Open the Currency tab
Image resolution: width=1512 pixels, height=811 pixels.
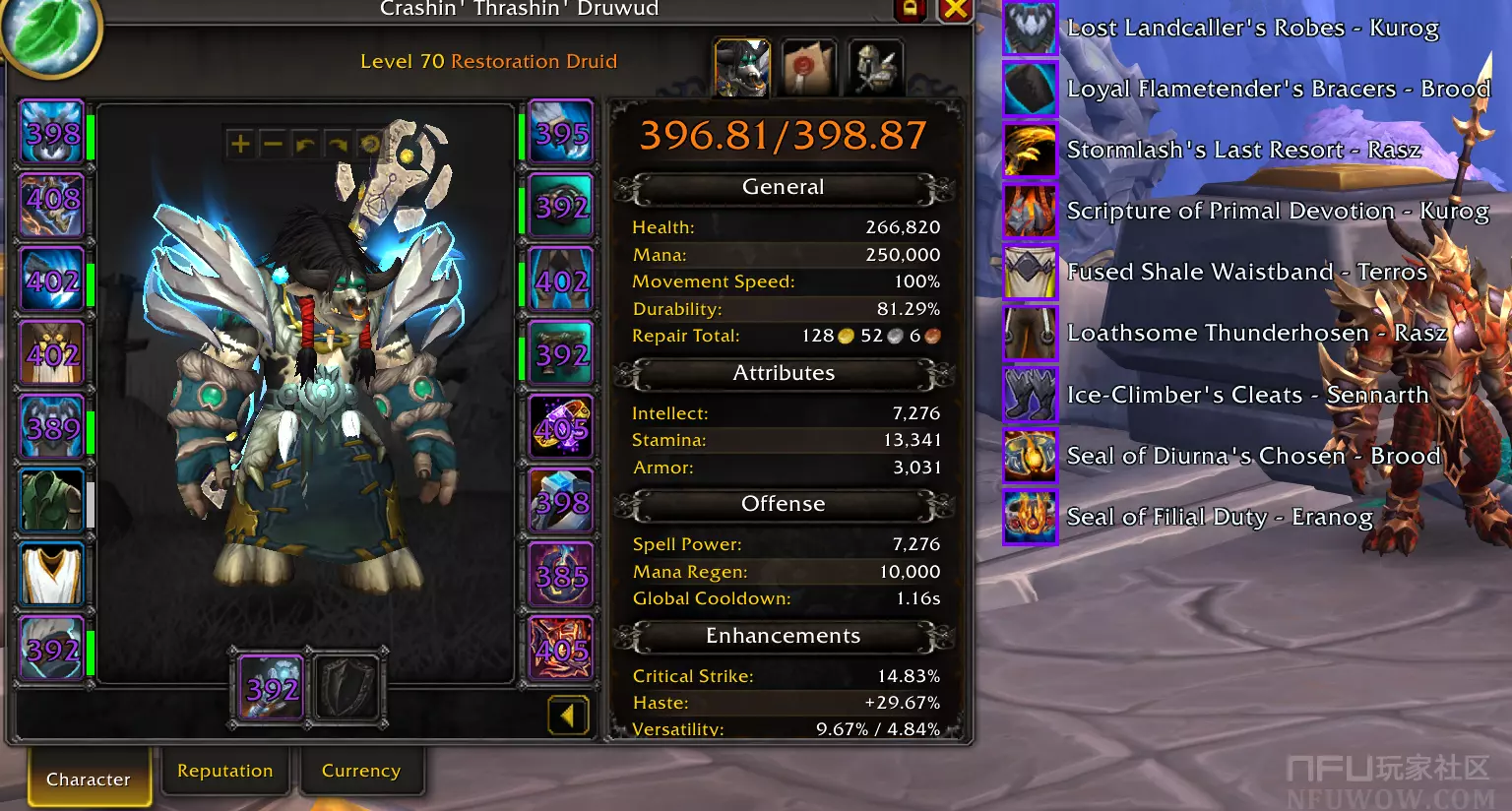pyautogui.click(x=360, y=771)
